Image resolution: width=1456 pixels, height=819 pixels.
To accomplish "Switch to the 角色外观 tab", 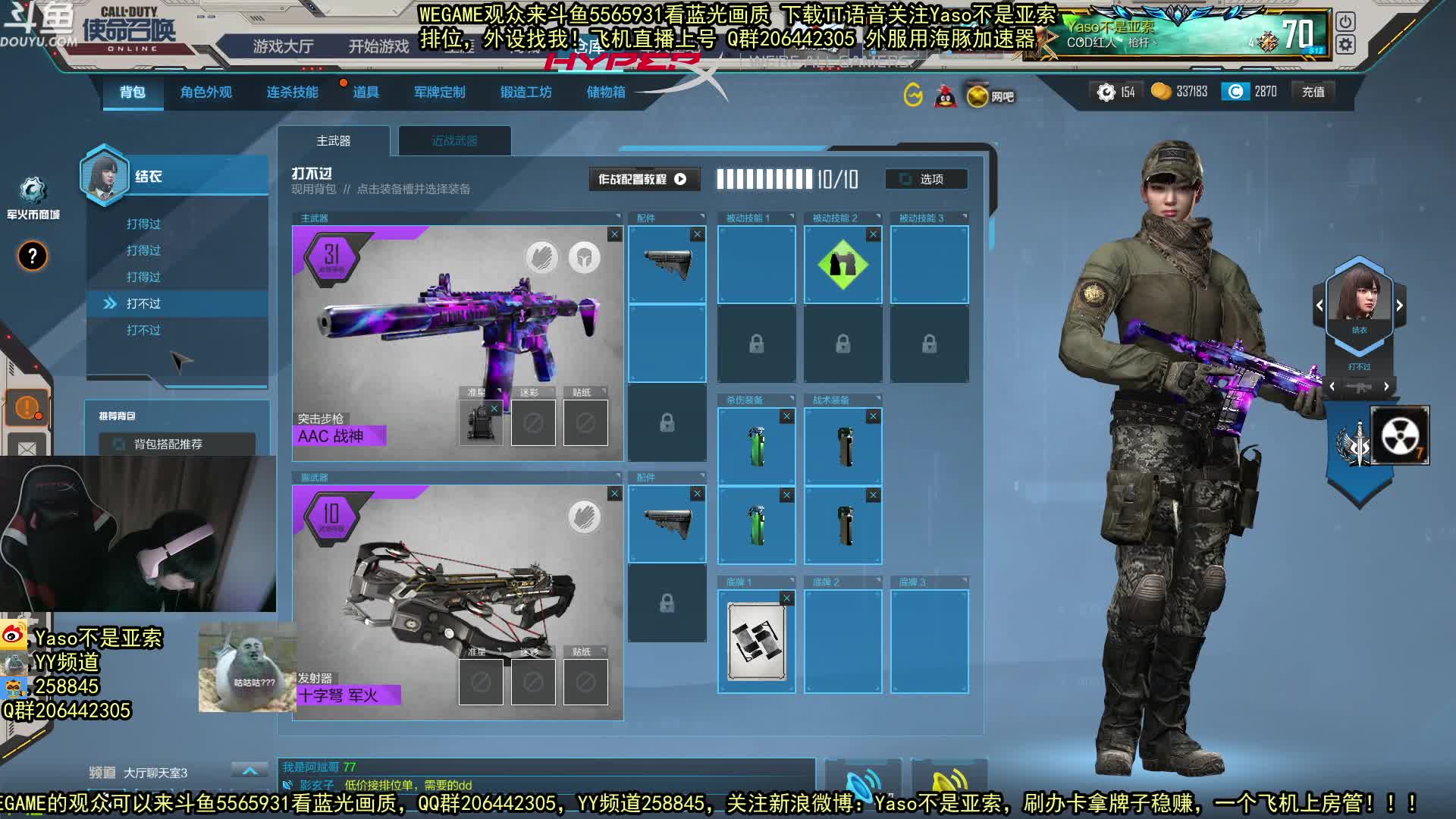I will coord(206,93).
